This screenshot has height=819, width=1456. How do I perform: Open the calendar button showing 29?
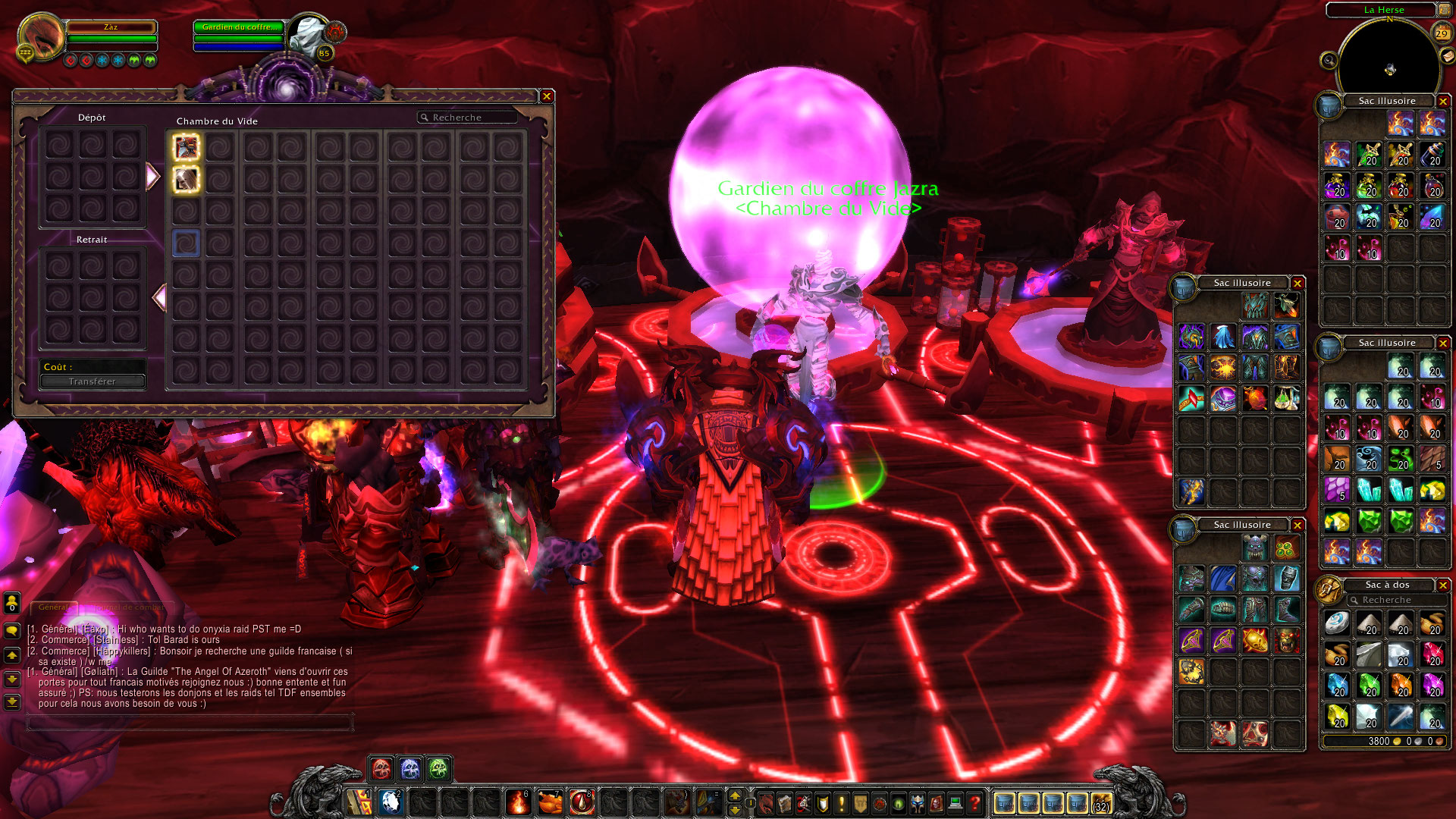click(x=1442, y=33)
